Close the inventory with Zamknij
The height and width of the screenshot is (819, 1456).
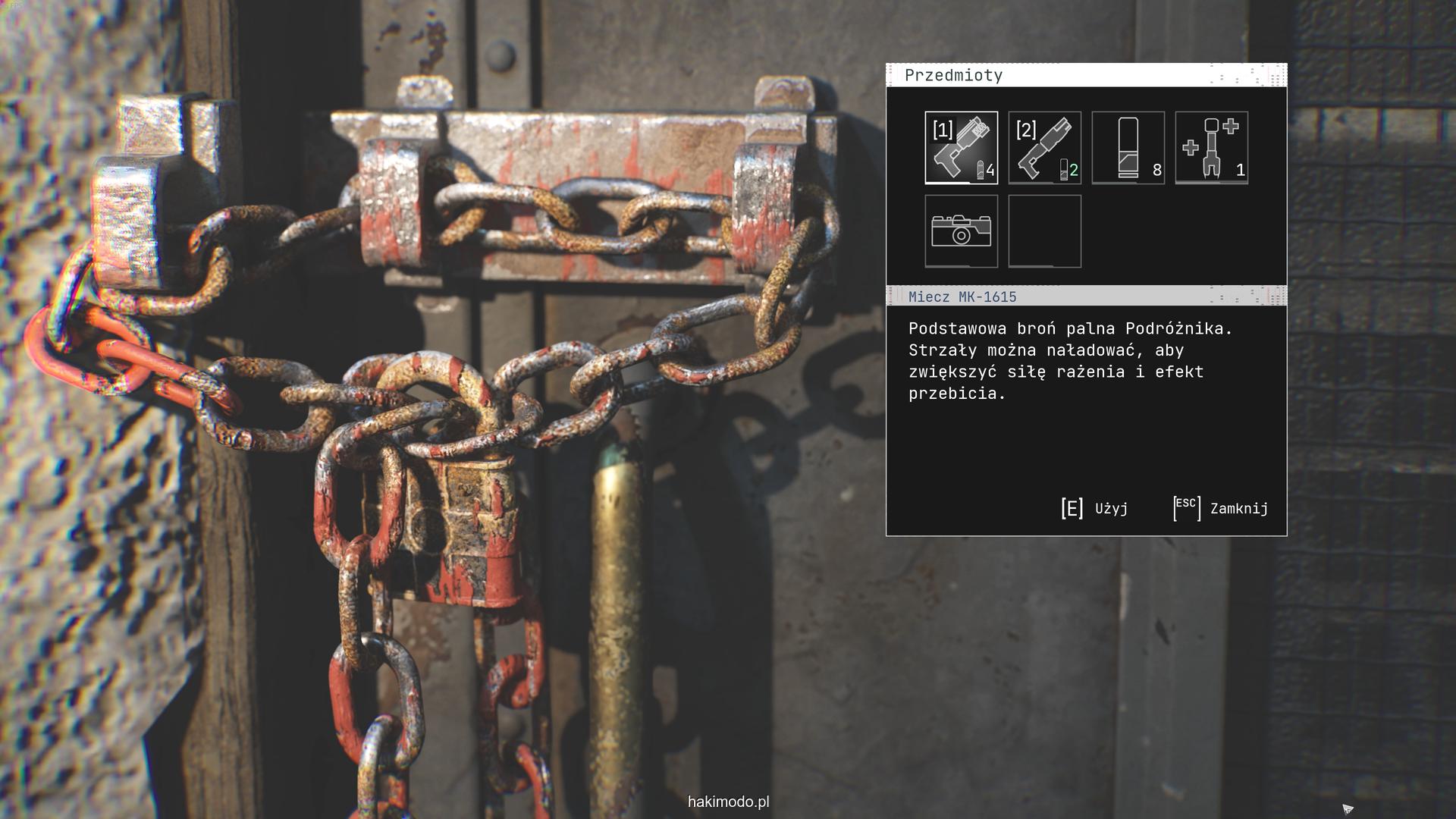(x=1220, y=508)
